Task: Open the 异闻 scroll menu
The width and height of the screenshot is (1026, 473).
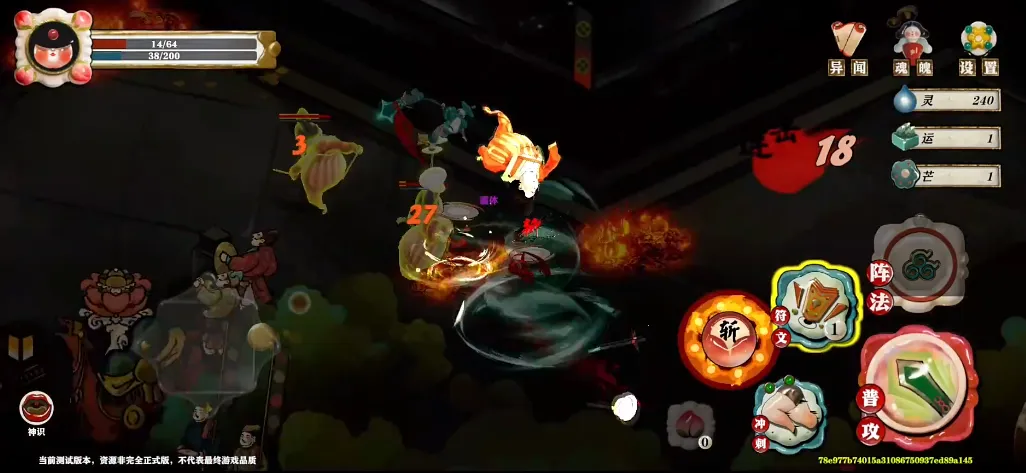Action: pyautogui.click(x=847, y=47)
